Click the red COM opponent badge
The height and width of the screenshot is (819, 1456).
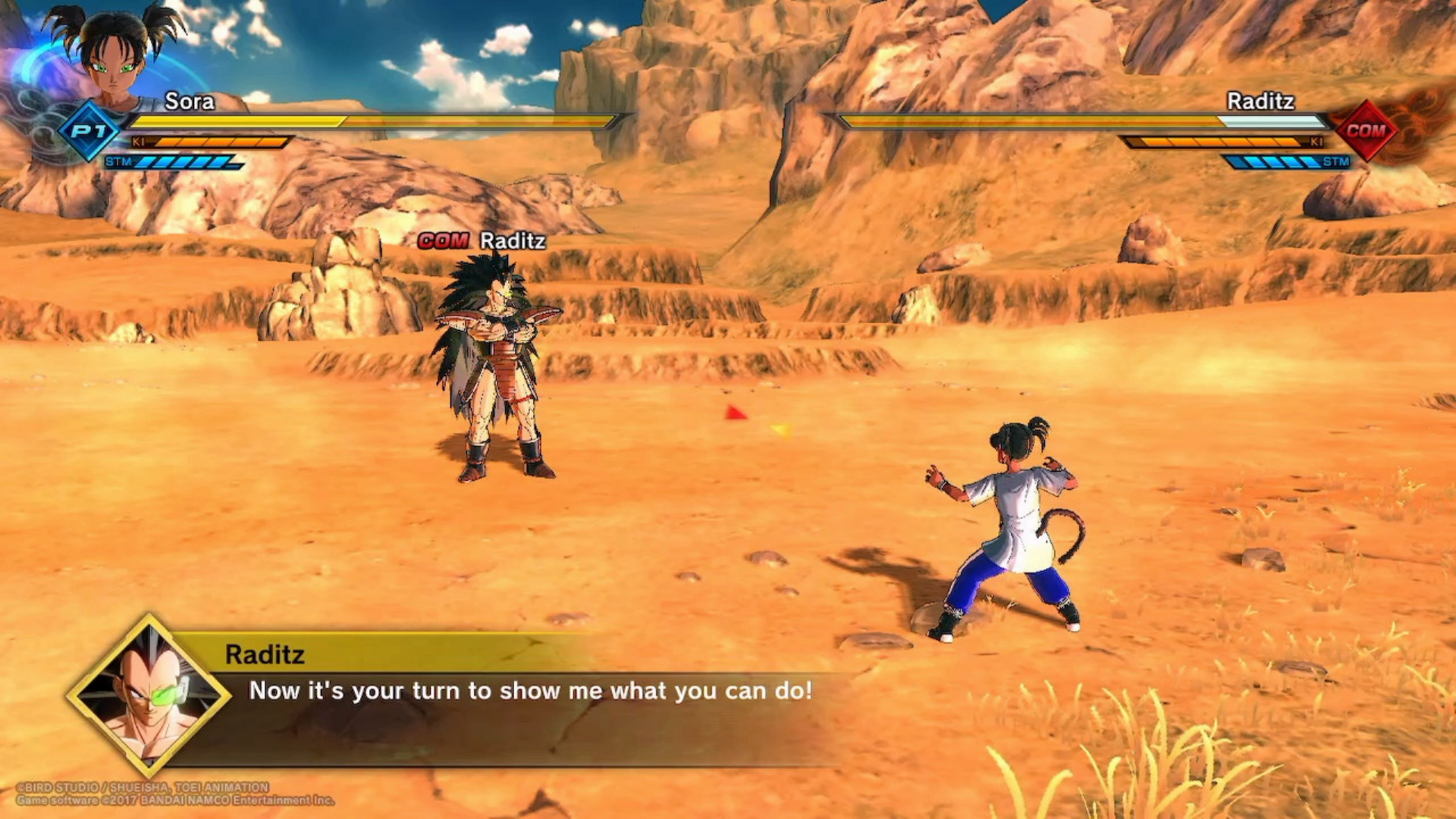[x=1366, y=130]
